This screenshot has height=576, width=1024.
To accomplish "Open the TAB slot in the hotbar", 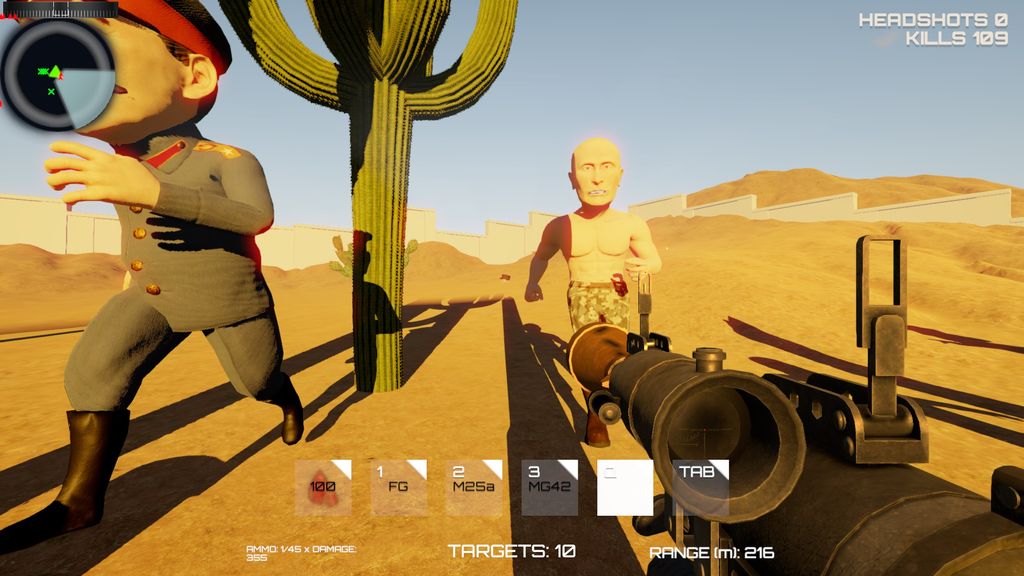I will click(700, 487).
